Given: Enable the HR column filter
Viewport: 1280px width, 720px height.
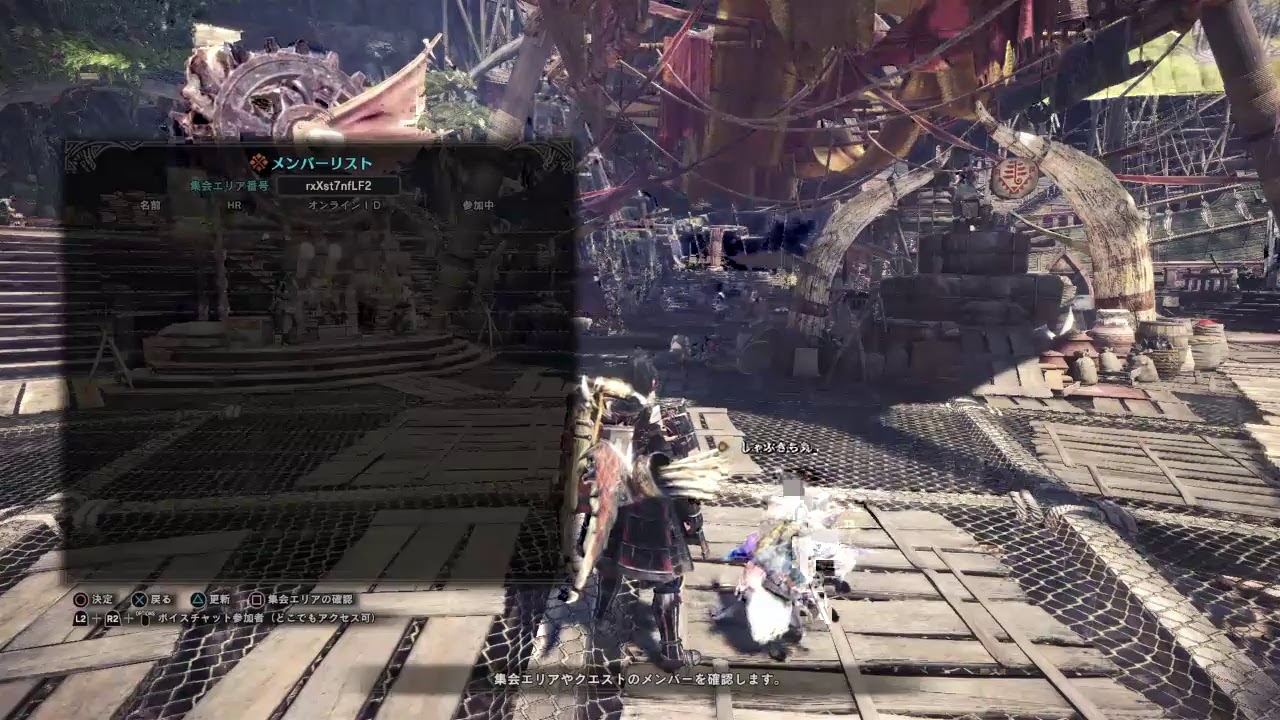Looking at the screenshot, I should click(x=234, y=204).
